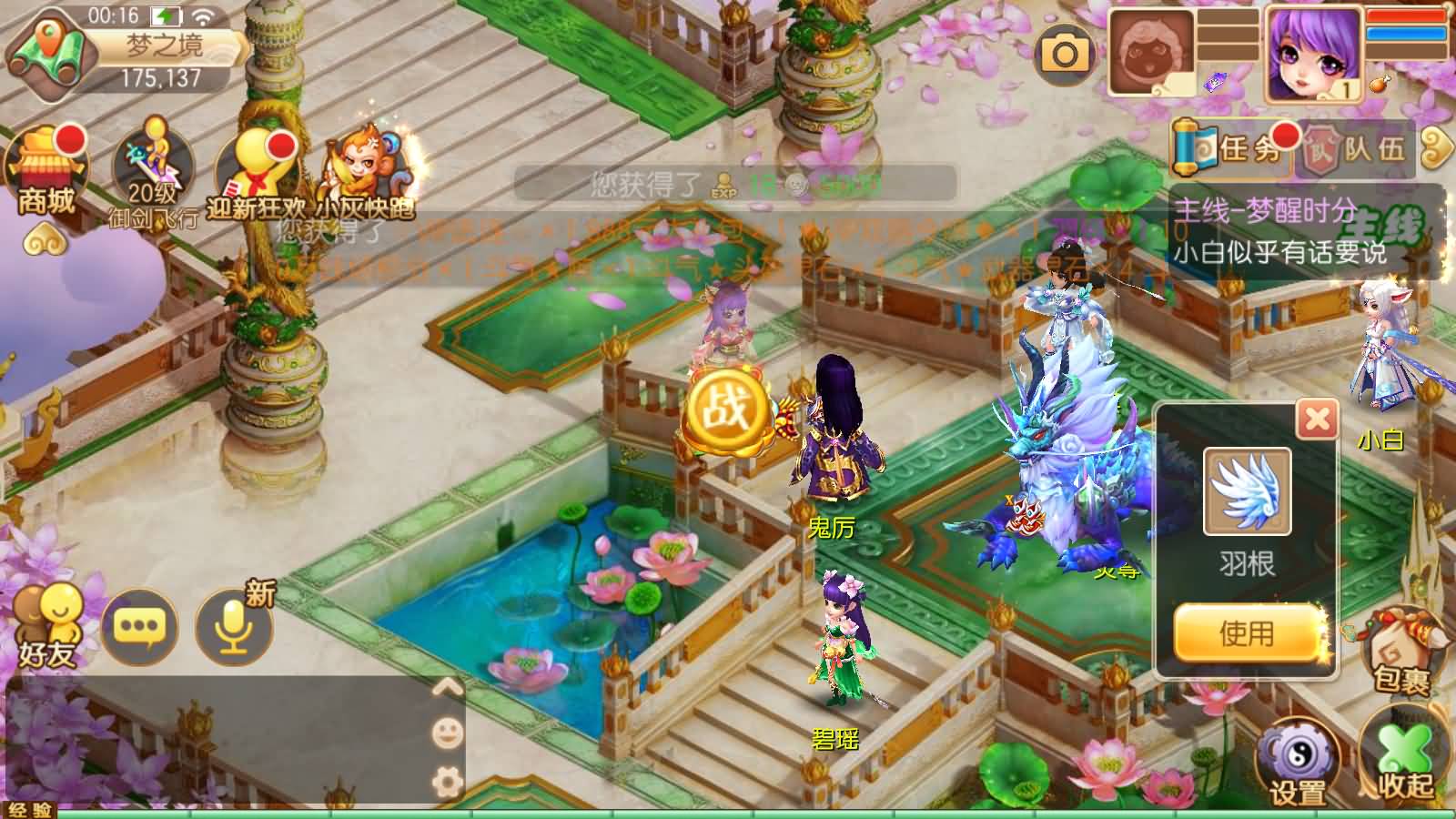
Task: Activate the microphone voice button
Action: pyautogui.click(x=234, y=626)
